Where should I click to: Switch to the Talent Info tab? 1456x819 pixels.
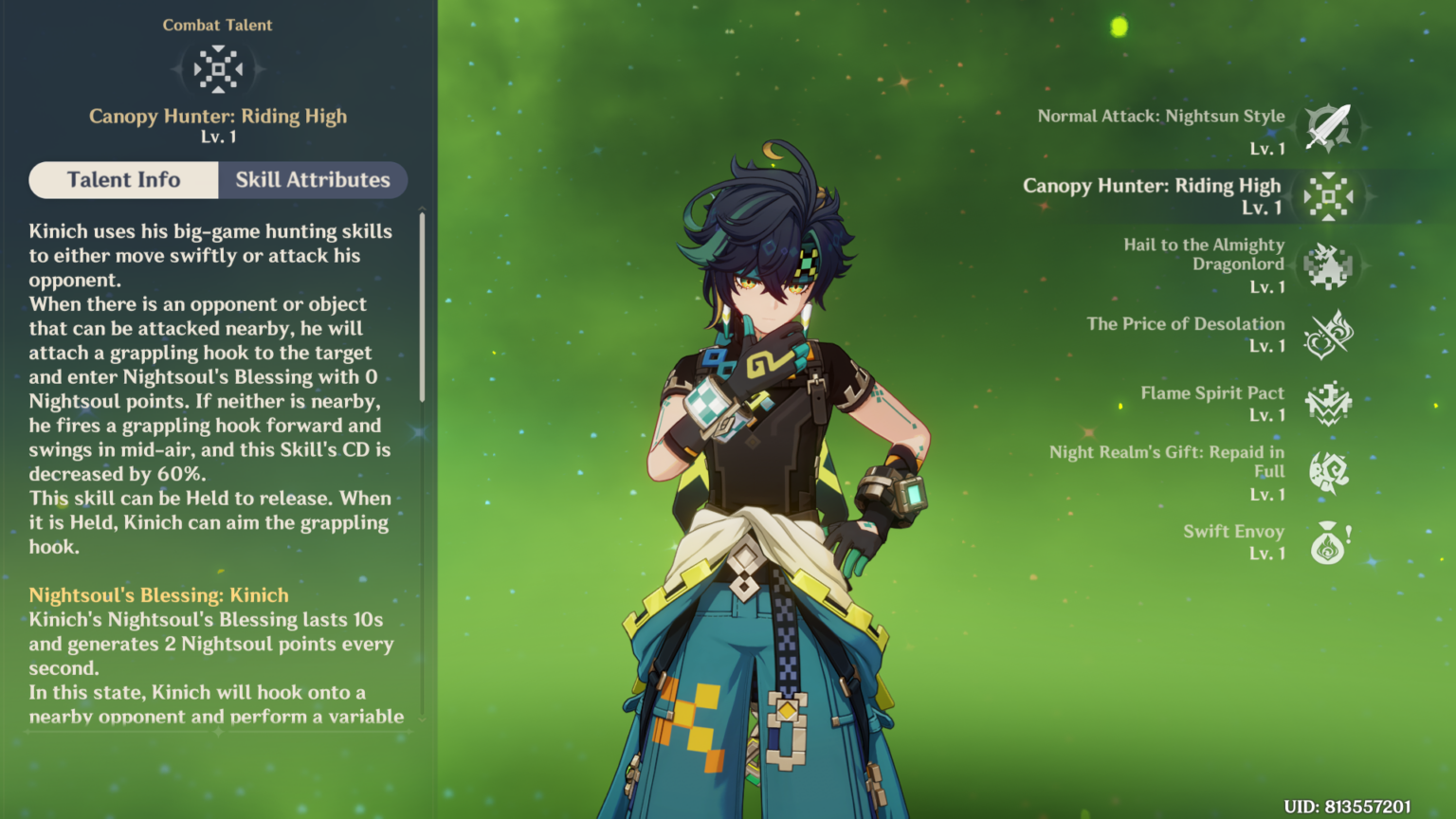click(123, 179)
